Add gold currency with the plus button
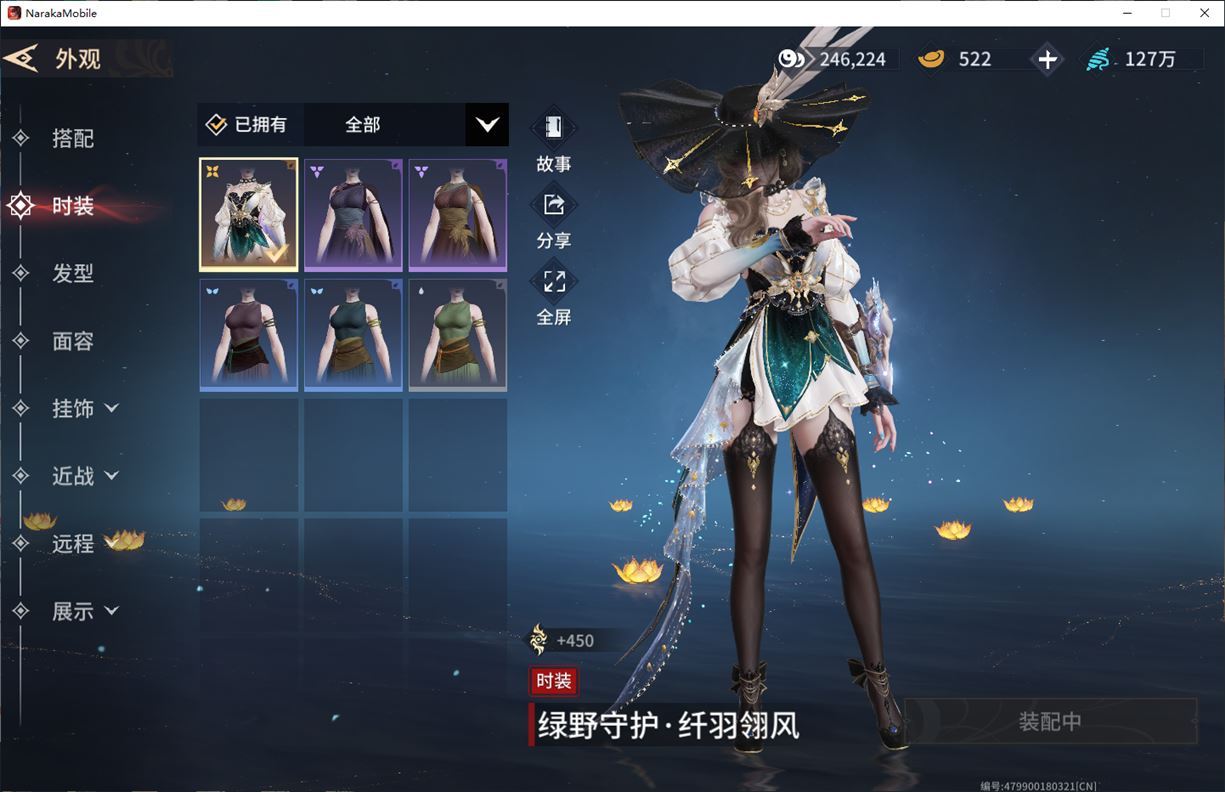 (x=1047, y=60)
